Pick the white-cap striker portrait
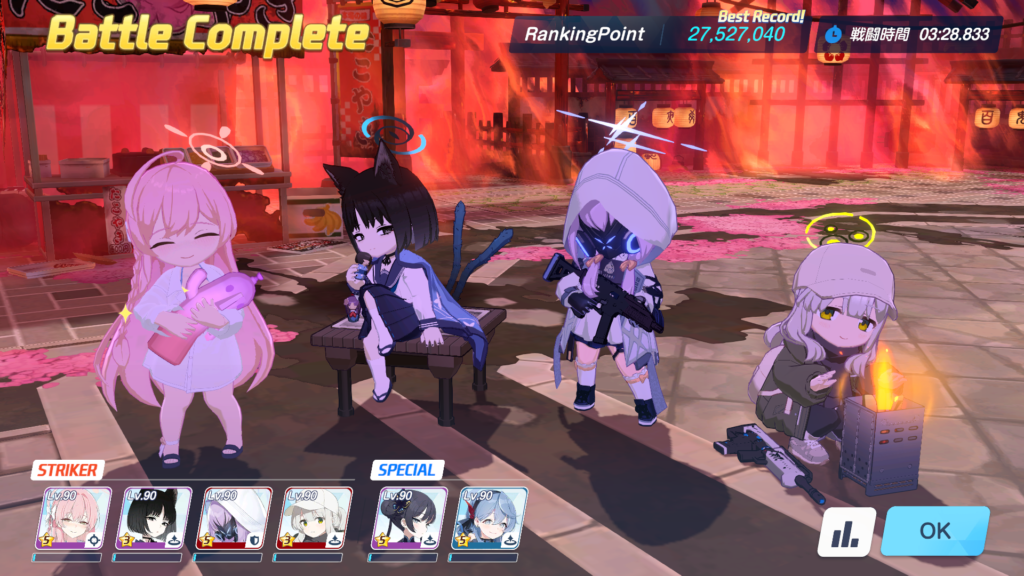 pyautogui.click(x=314, y=519)
